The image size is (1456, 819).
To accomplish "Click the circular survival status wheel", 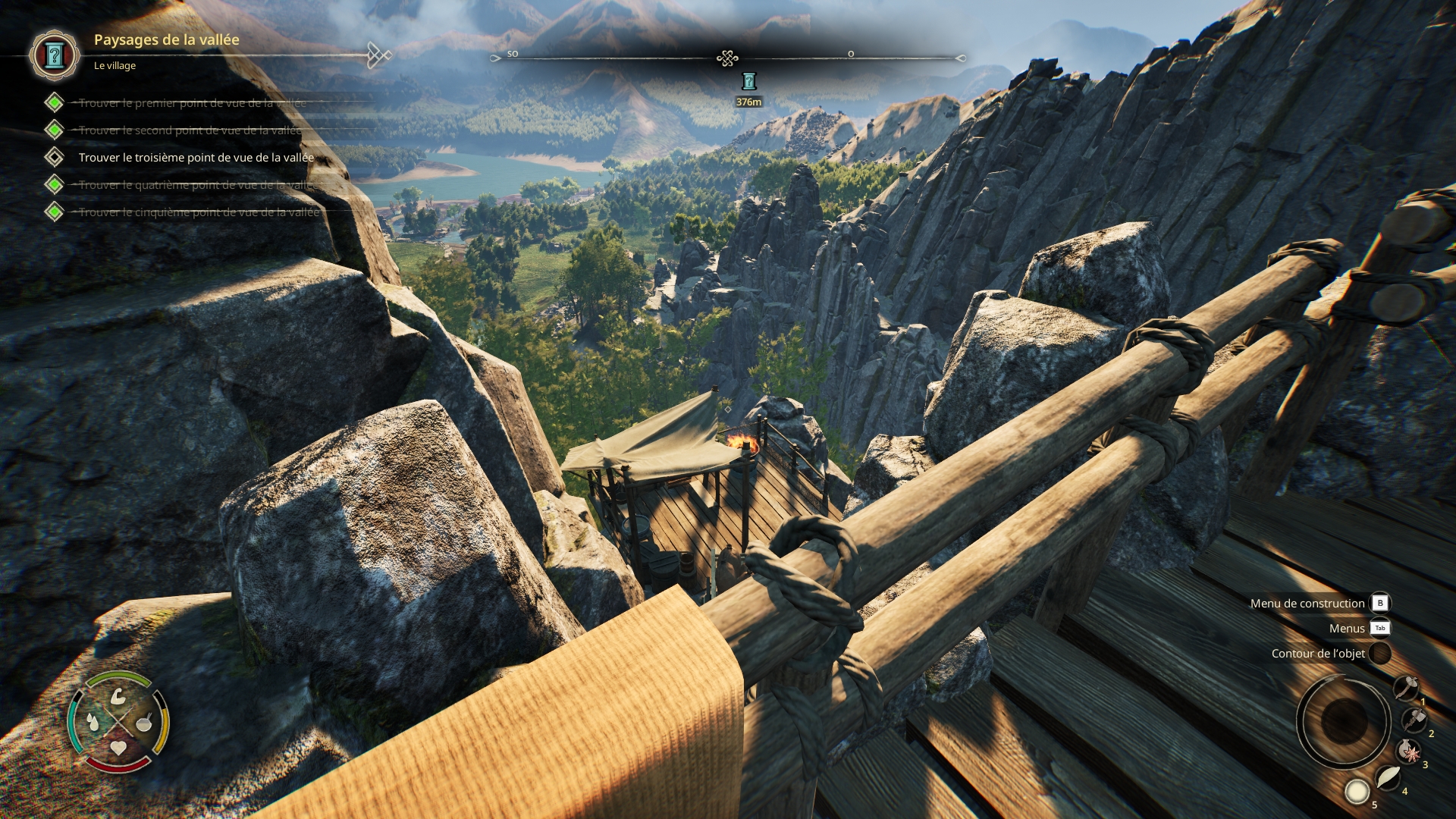I will click(118, 722).
